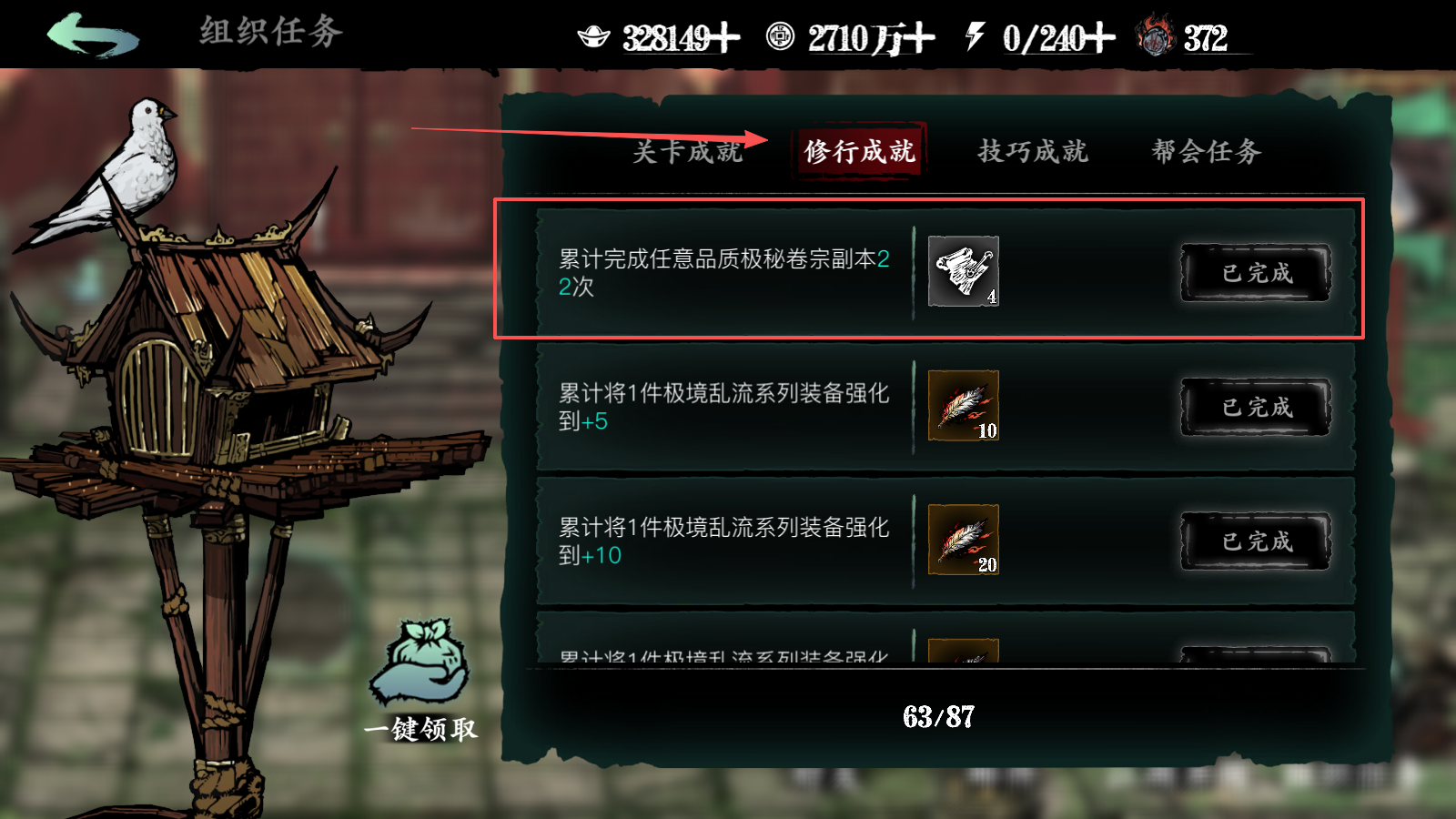Open the 技巧成就 tab
1456x819 pixels.
(1035, 152)
